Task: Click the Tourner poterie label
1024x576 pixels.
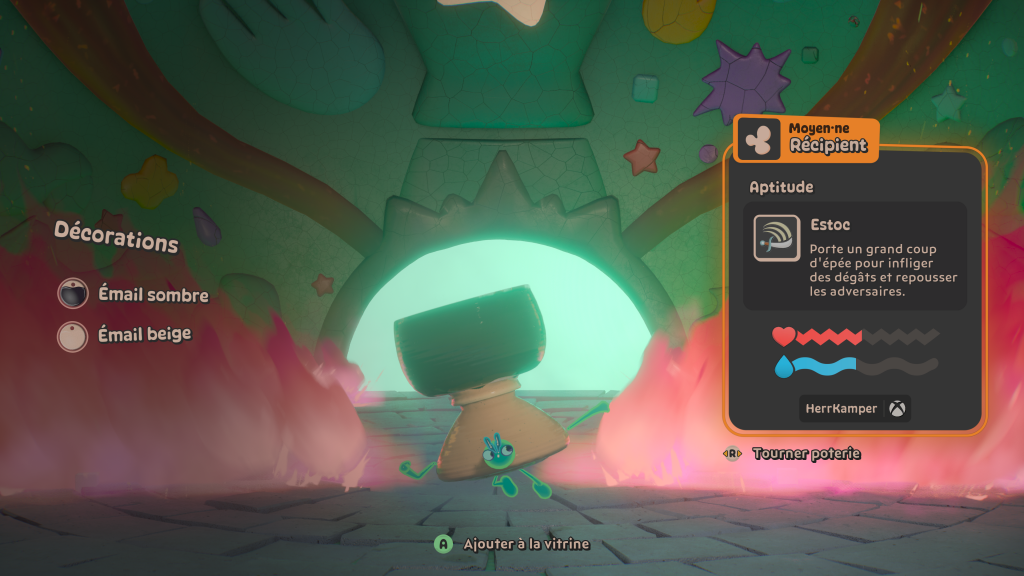Action: [805, 454]
